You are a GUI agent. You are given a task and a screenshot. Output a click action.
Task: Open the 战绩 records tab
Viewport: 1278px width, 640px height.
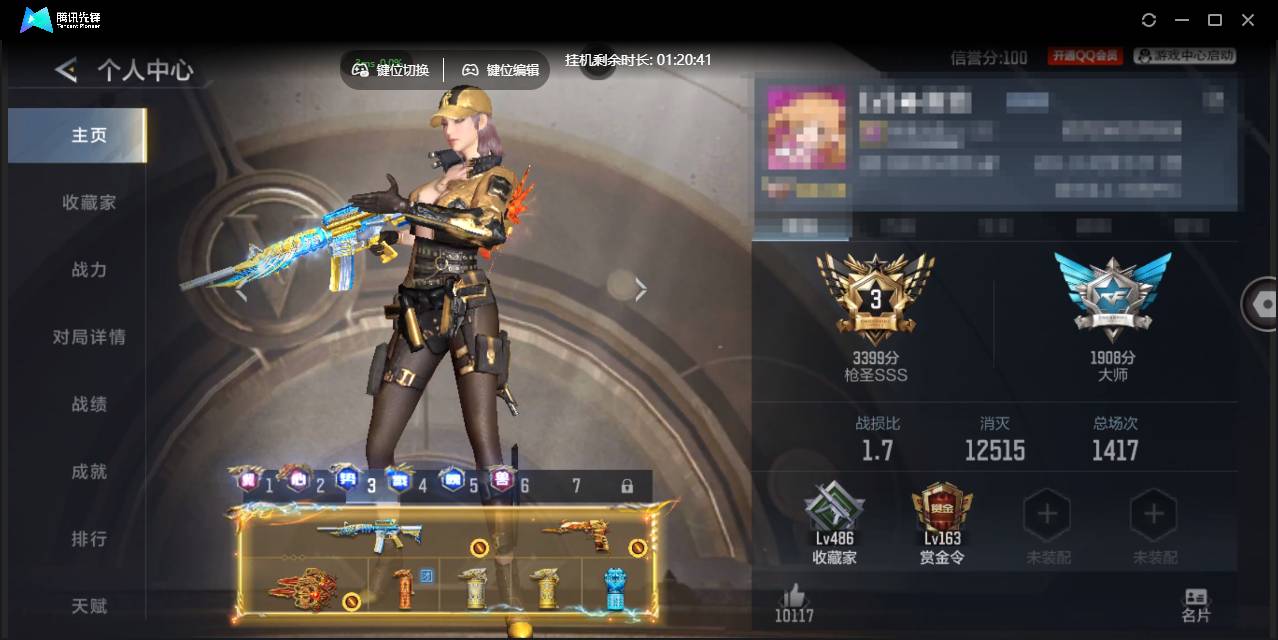(88, 404)
